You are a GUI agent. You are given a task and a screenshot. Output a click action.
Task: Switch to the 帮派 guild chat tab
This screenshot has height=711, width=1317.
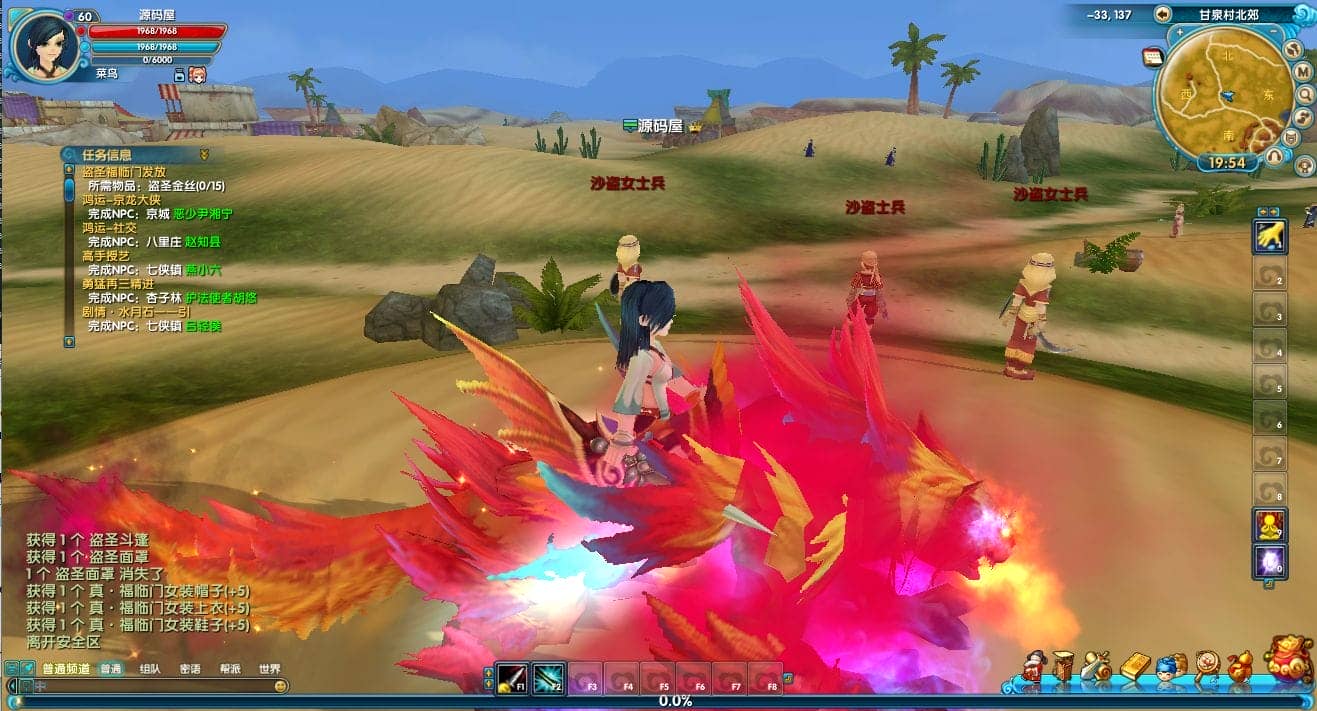(230, 669)
